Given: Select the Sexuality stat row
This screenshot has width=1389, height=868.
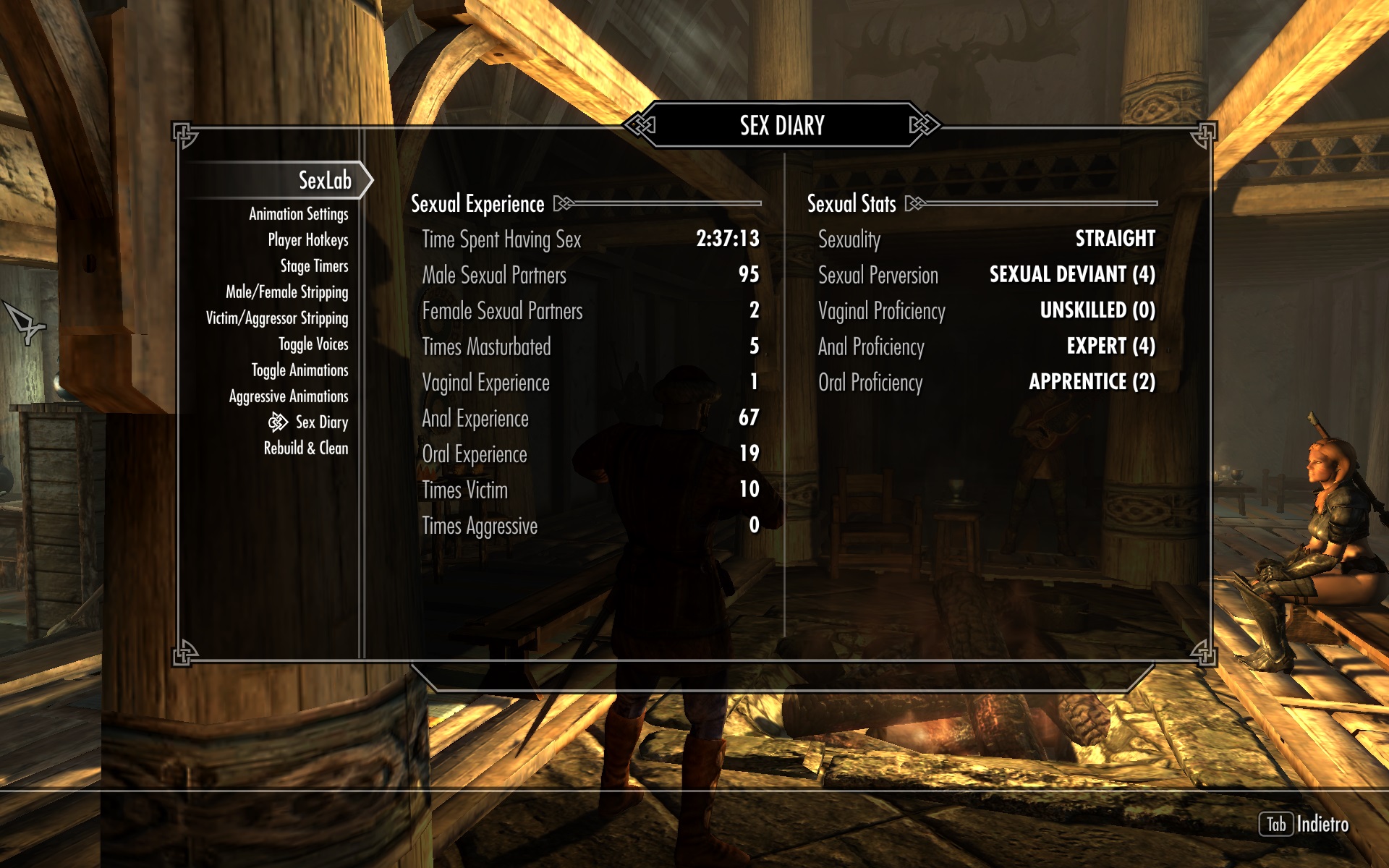Looking at the screenshot, I should pyautogui.click(x=986, y=239).
